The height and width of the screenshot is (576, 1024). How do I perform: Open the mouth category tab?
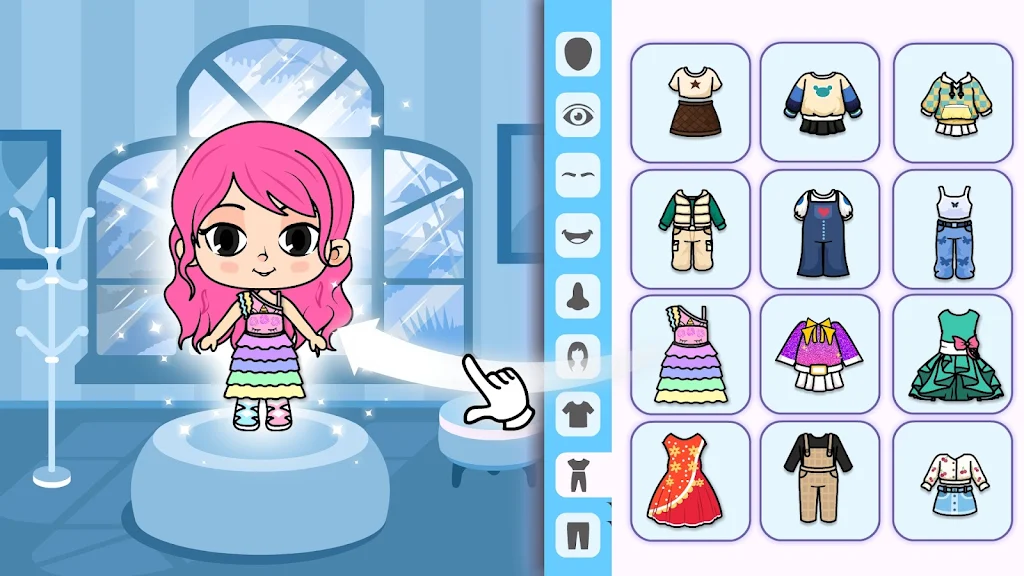[x=578, y=235]
